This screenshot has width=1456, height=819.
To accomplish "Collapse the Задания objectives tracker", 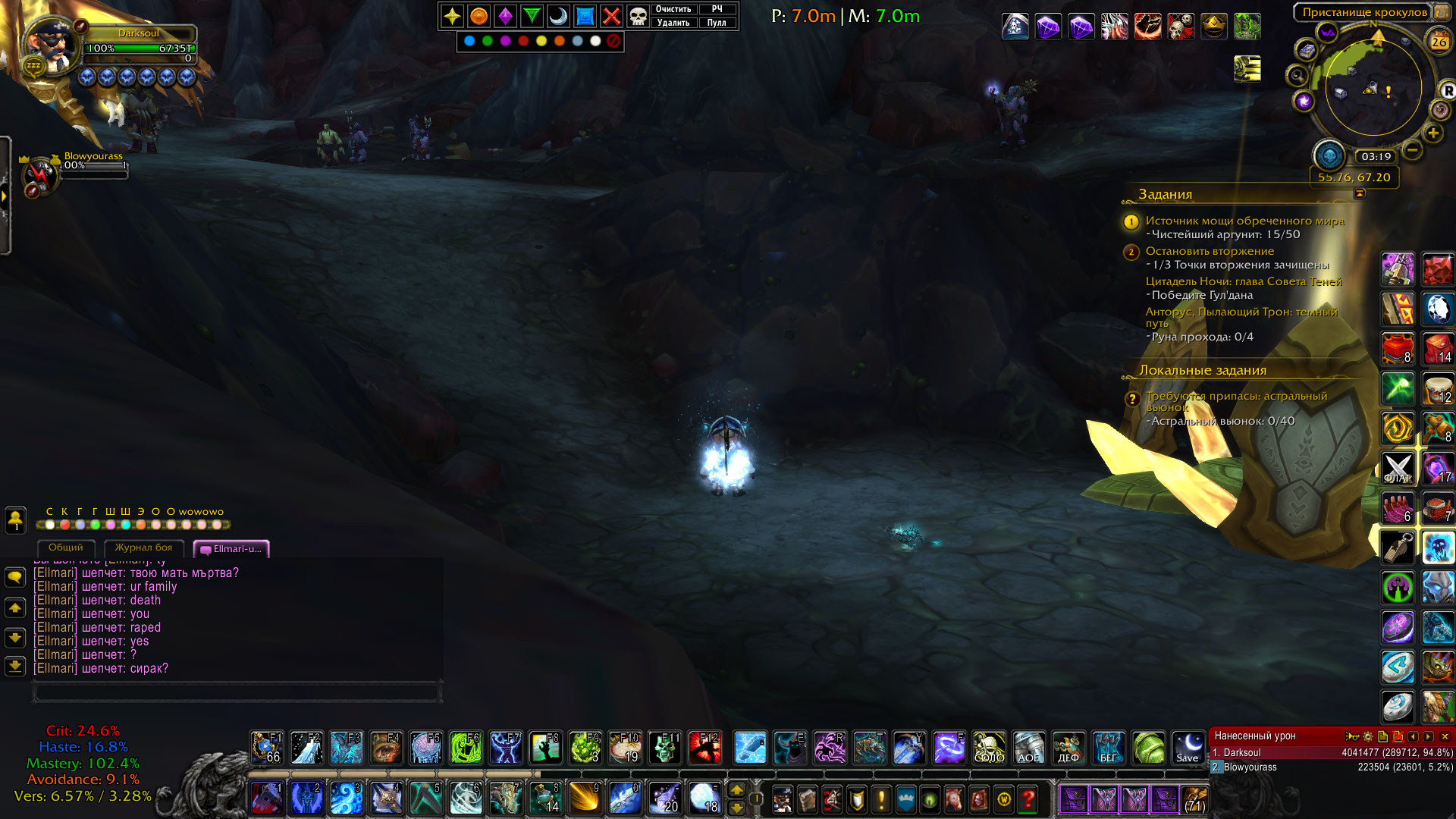I will (1360, 193).
